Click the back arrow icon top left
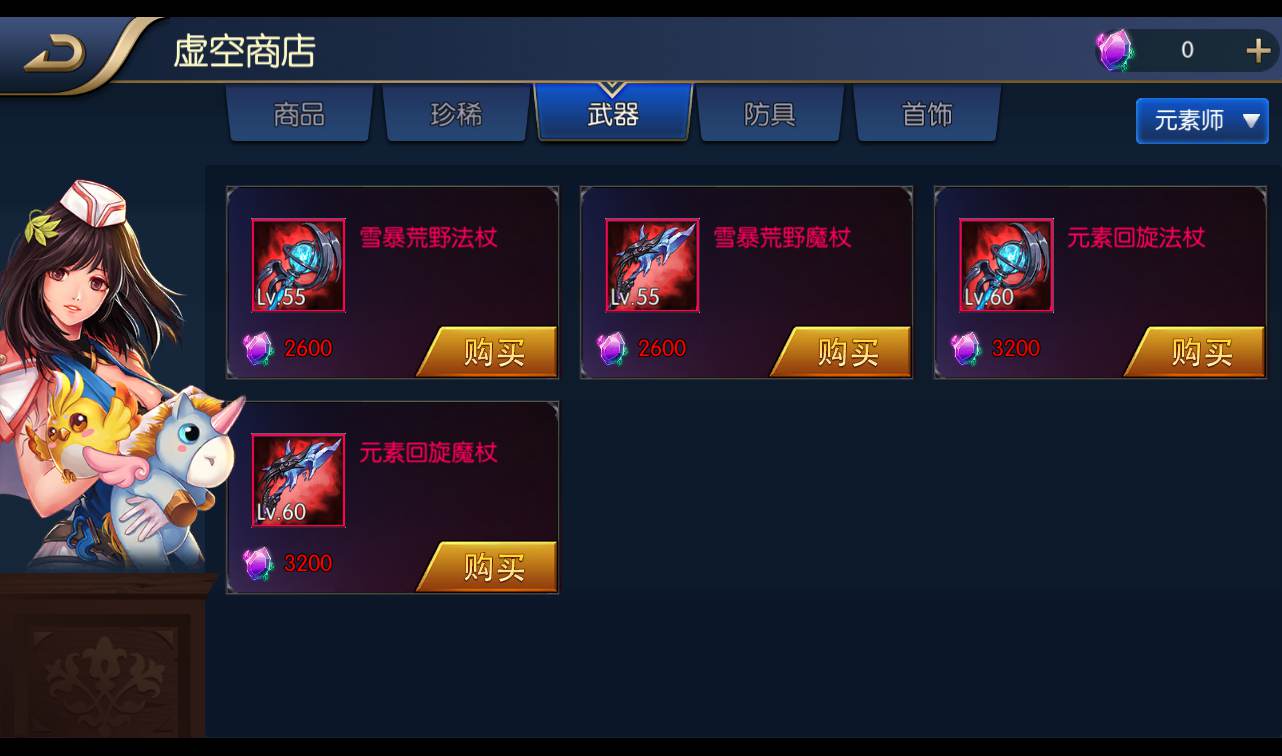The width and height of the screenshot is (1282, 756). [x=55, y=46]
